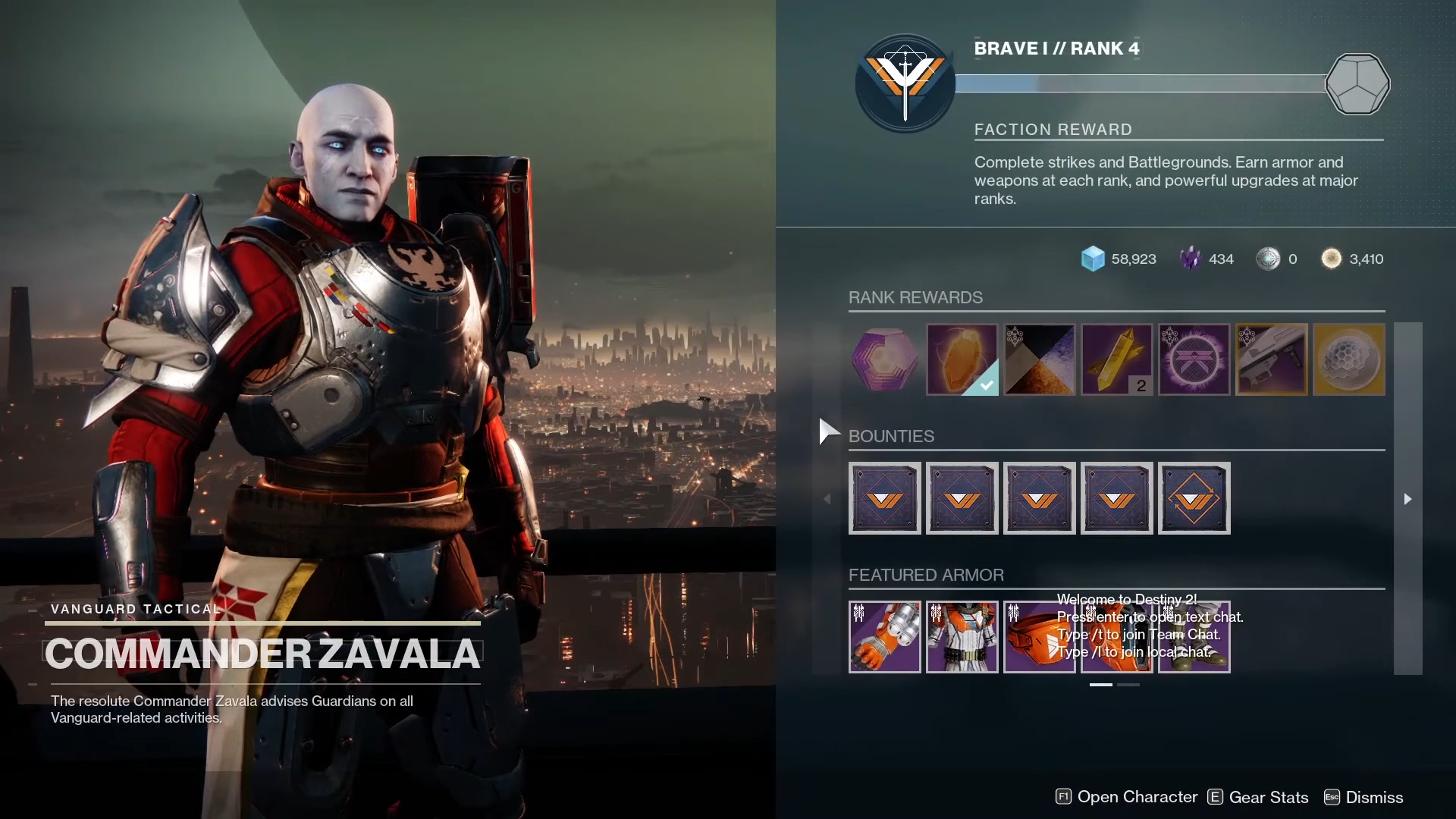
Task: Select the white and orange chest armor
Action: tap(962, 637)
